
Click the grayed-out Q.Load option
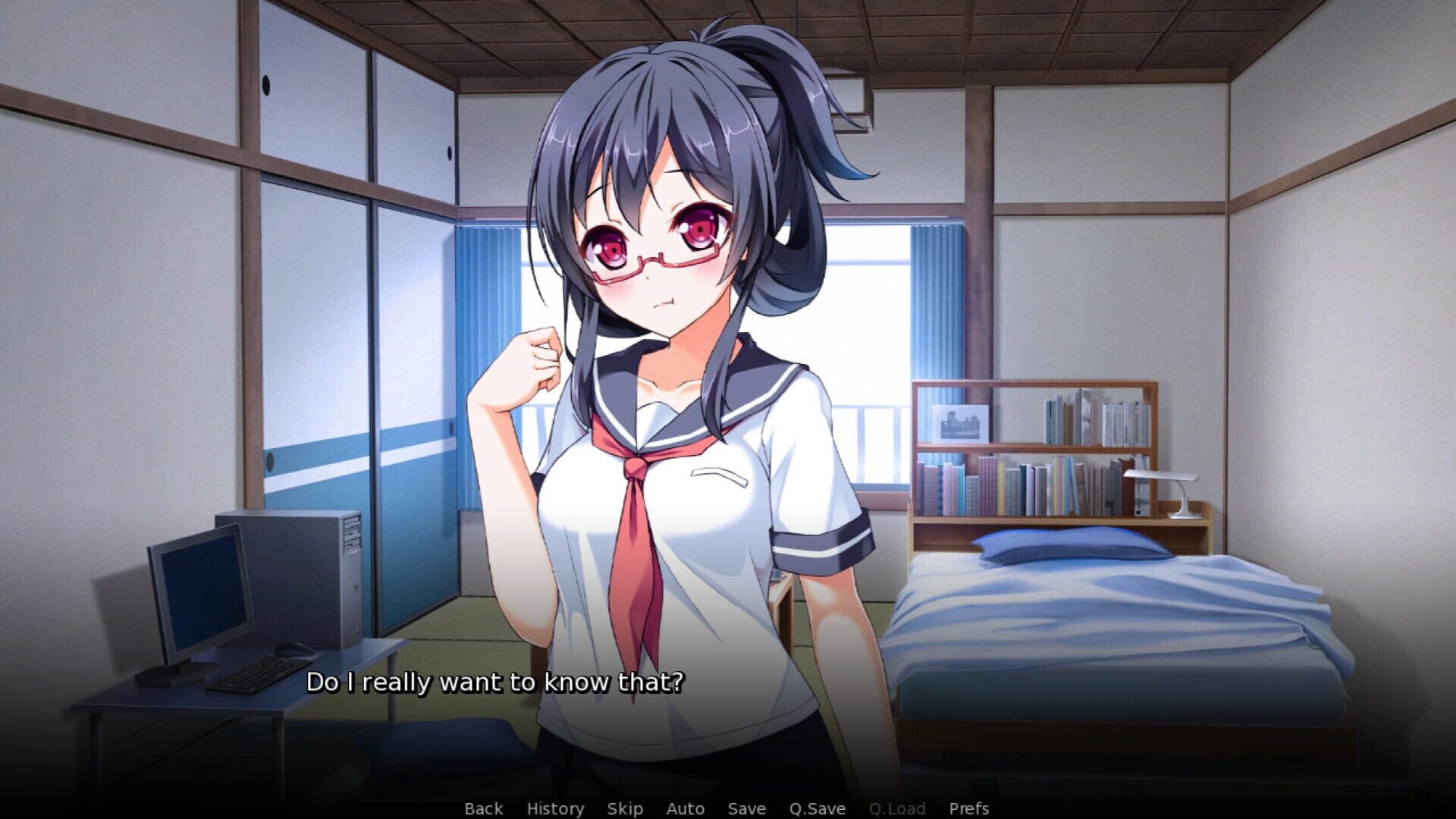click(x=898, y=808)
